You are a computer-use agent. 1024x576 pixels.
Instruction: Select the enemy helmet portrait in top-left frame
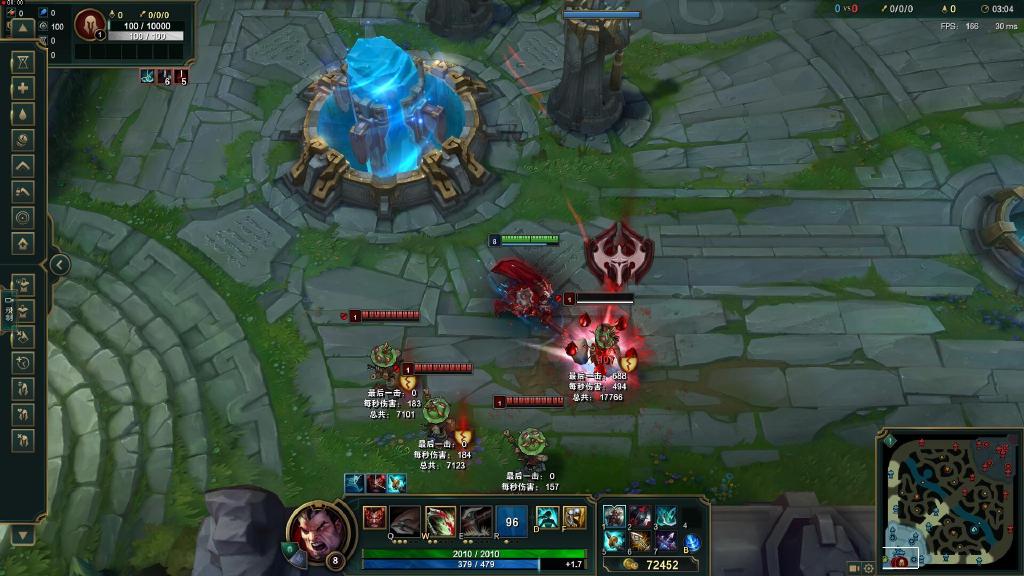coord(89,22)
